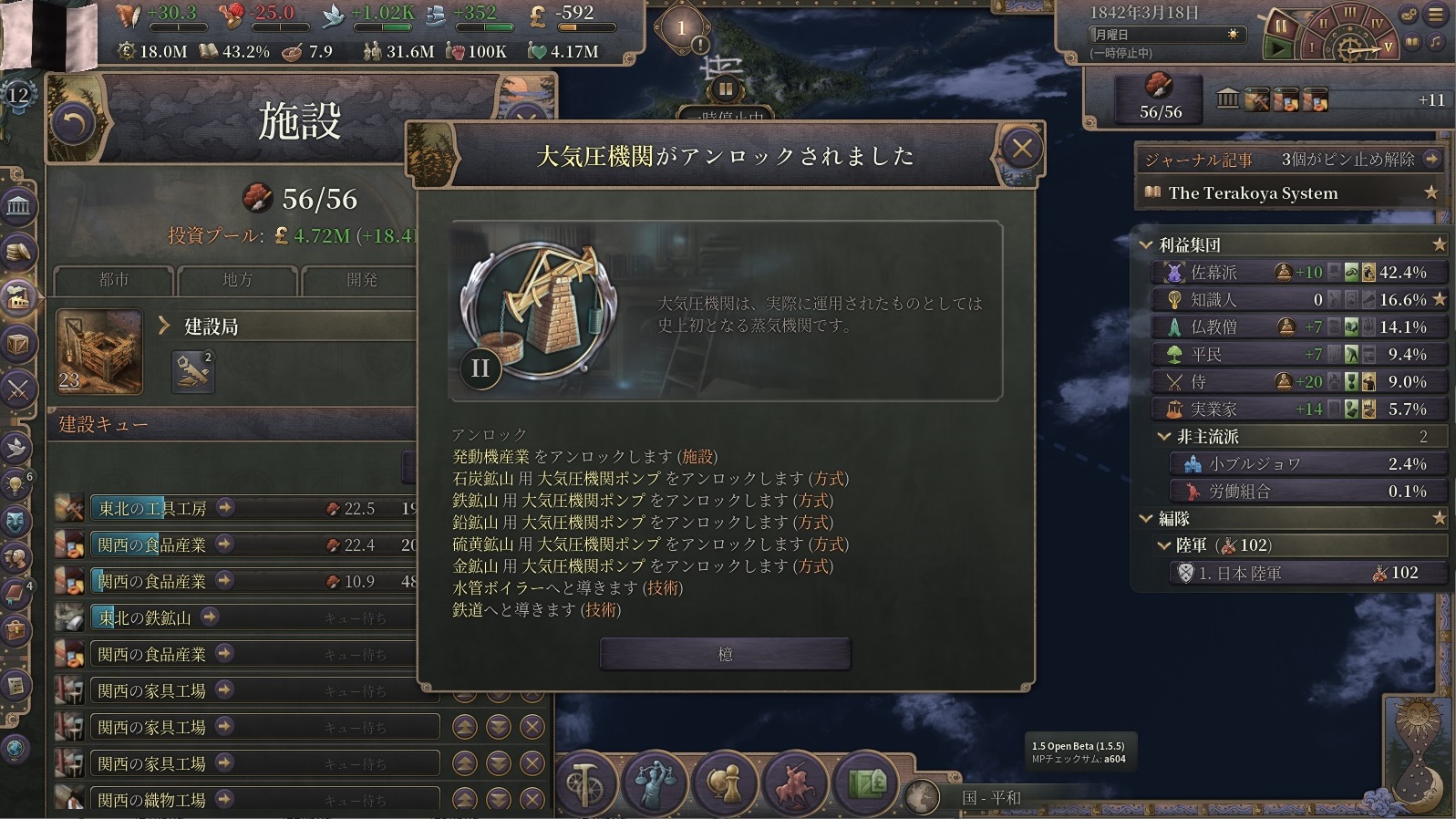Open the military lens with horseman icon
This screenshot has width=1456, height=819.
click(x=795, y=783)
